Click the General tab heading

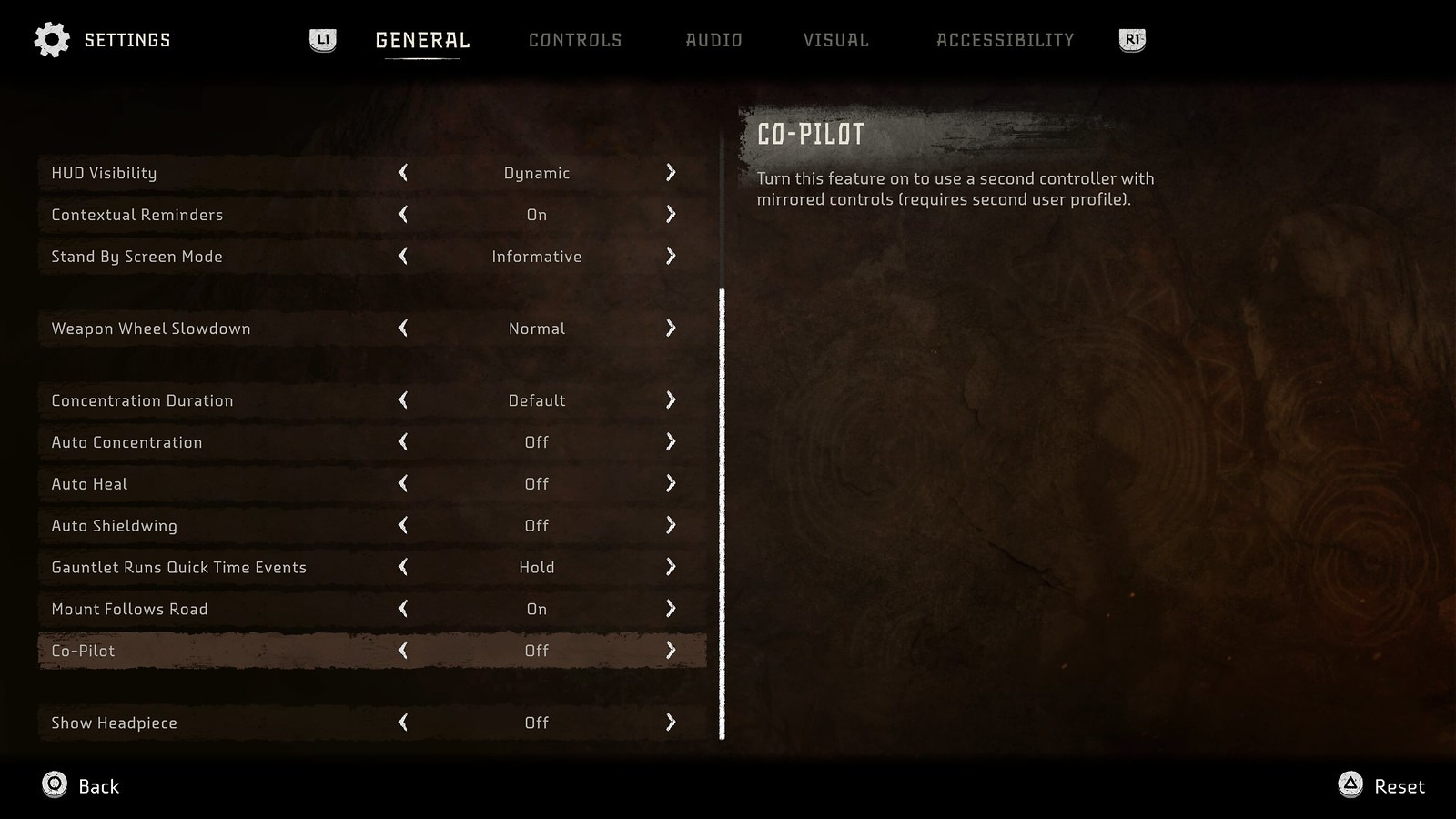click(422, 40)
